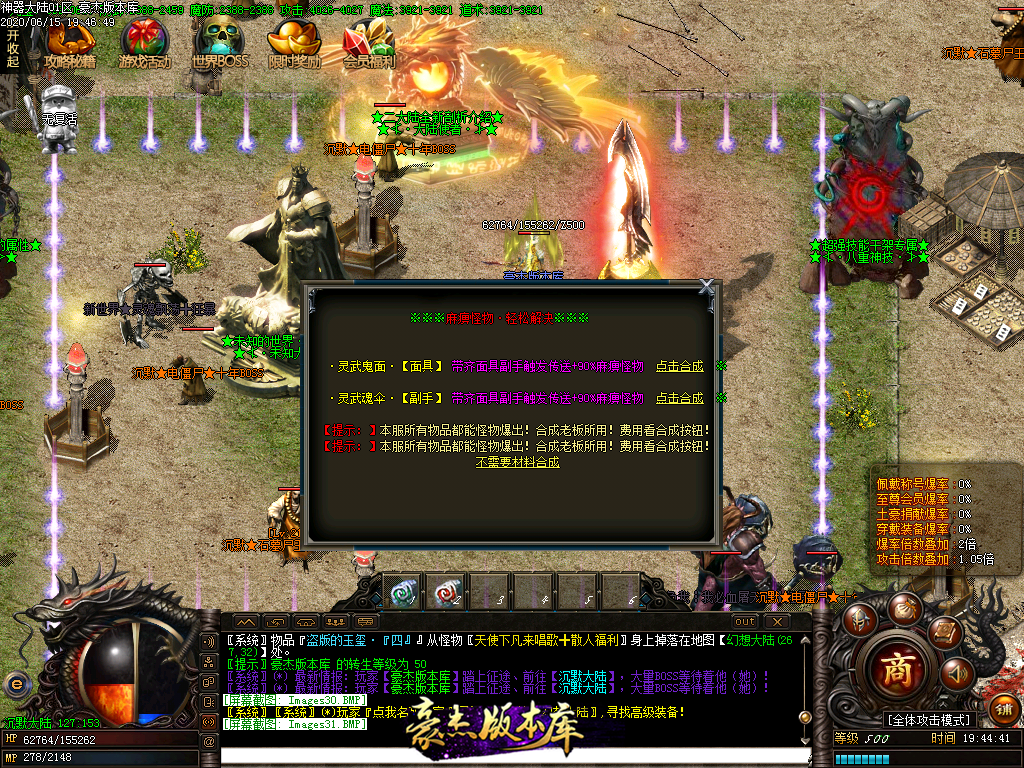
Task: Toggle the 开收起 collapse button
Action: pos(13,47)
